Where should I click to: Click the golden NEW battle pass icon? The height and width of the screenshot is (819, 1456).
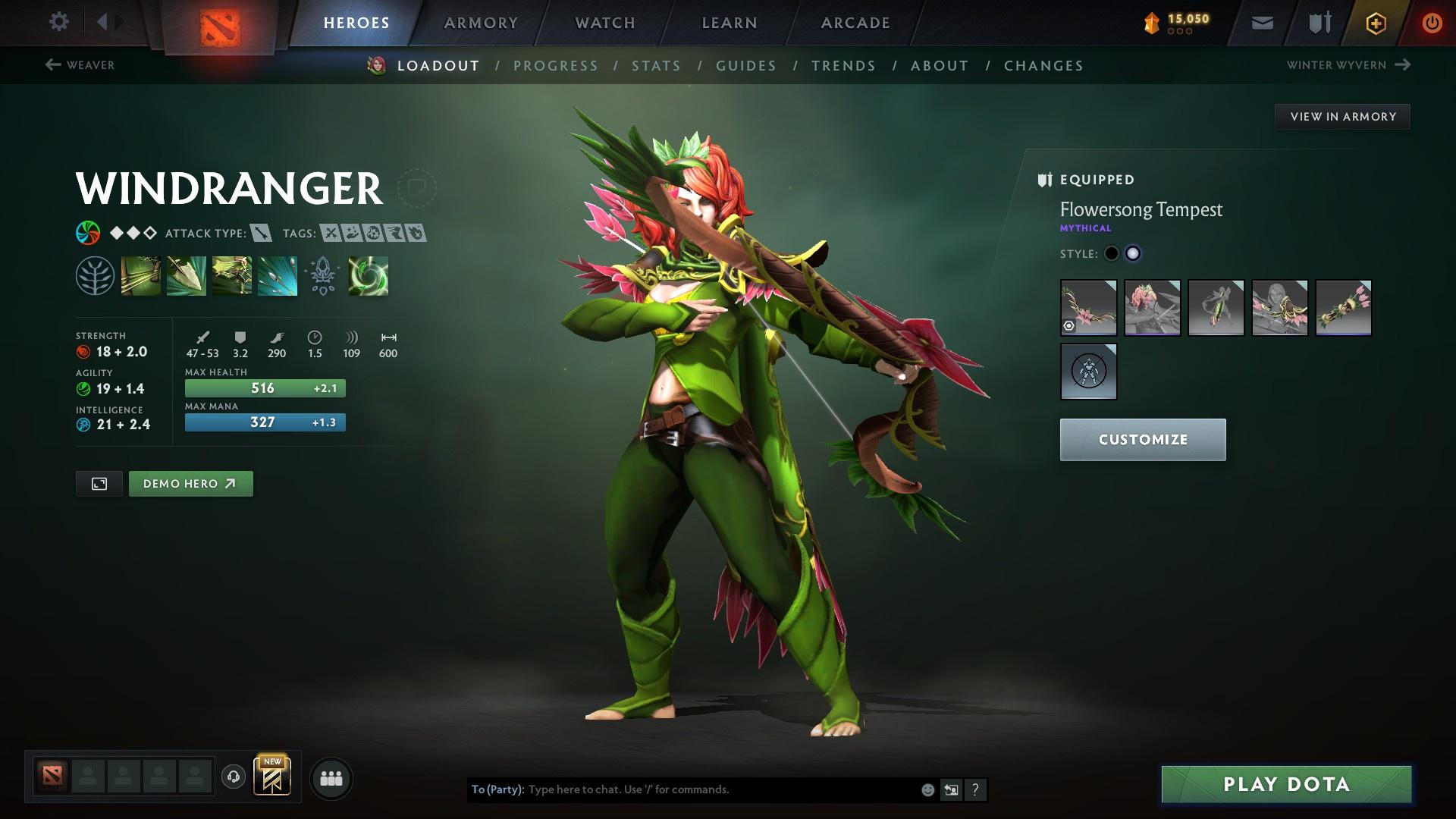(273, 777)
